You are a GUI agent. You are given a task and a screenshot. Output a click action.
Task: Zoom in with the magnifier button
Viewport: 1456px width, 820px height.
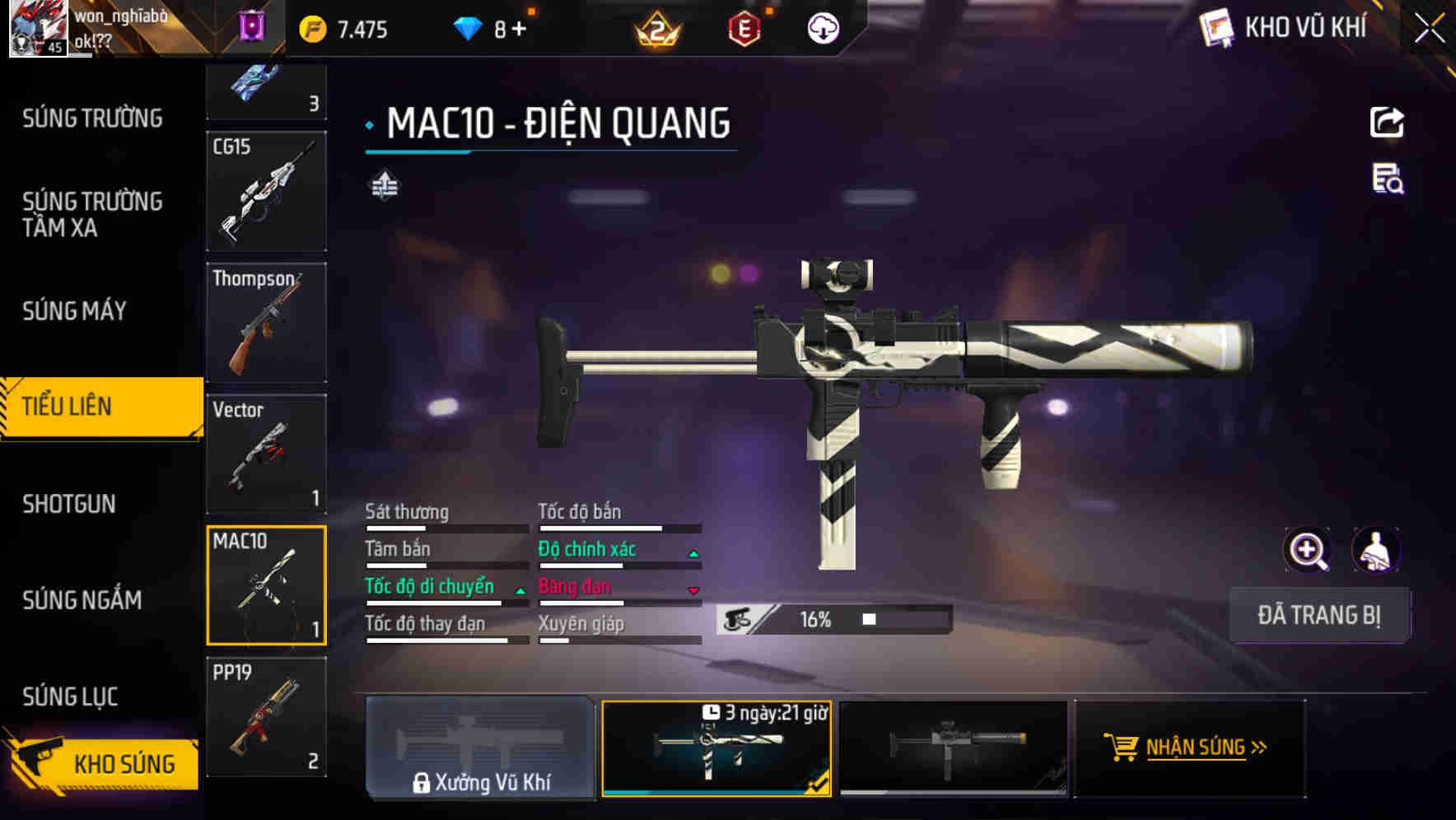point(1308,551)
